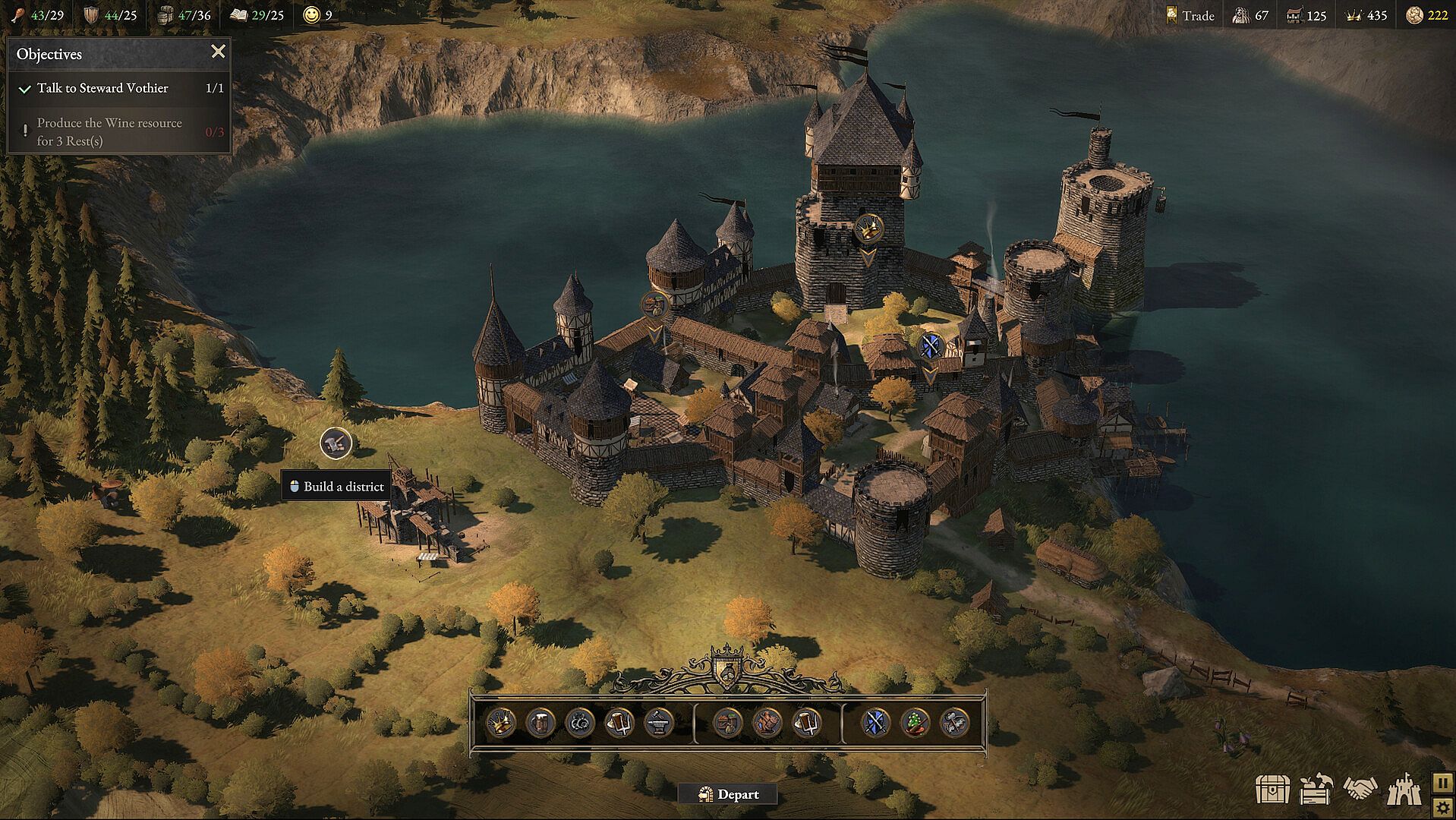Select the crown icon in the bottom toolbar
This screenshot has height=820, width=1456.
tap(500, 722)
